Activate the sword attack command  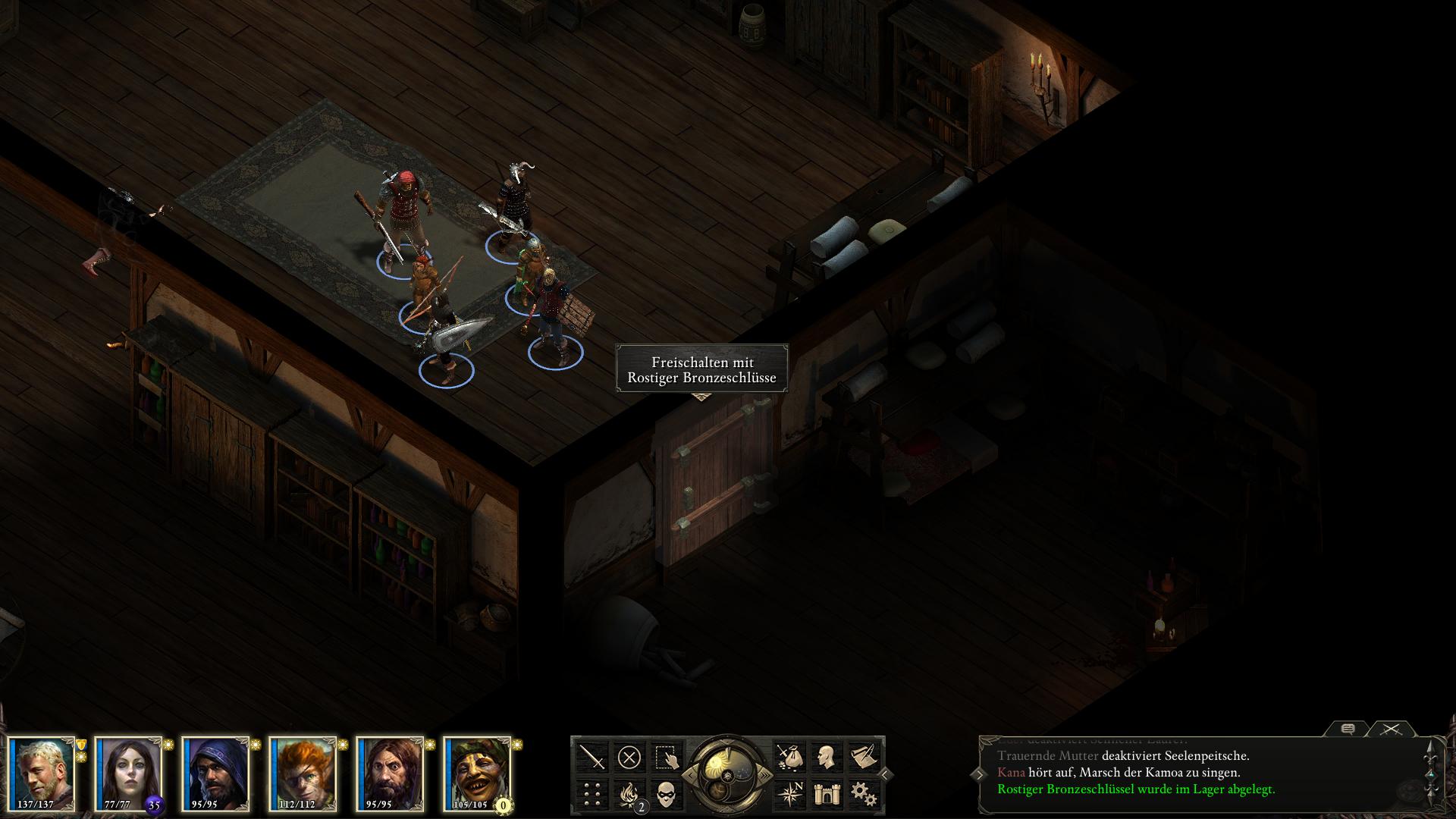click(x=592, y=757)
